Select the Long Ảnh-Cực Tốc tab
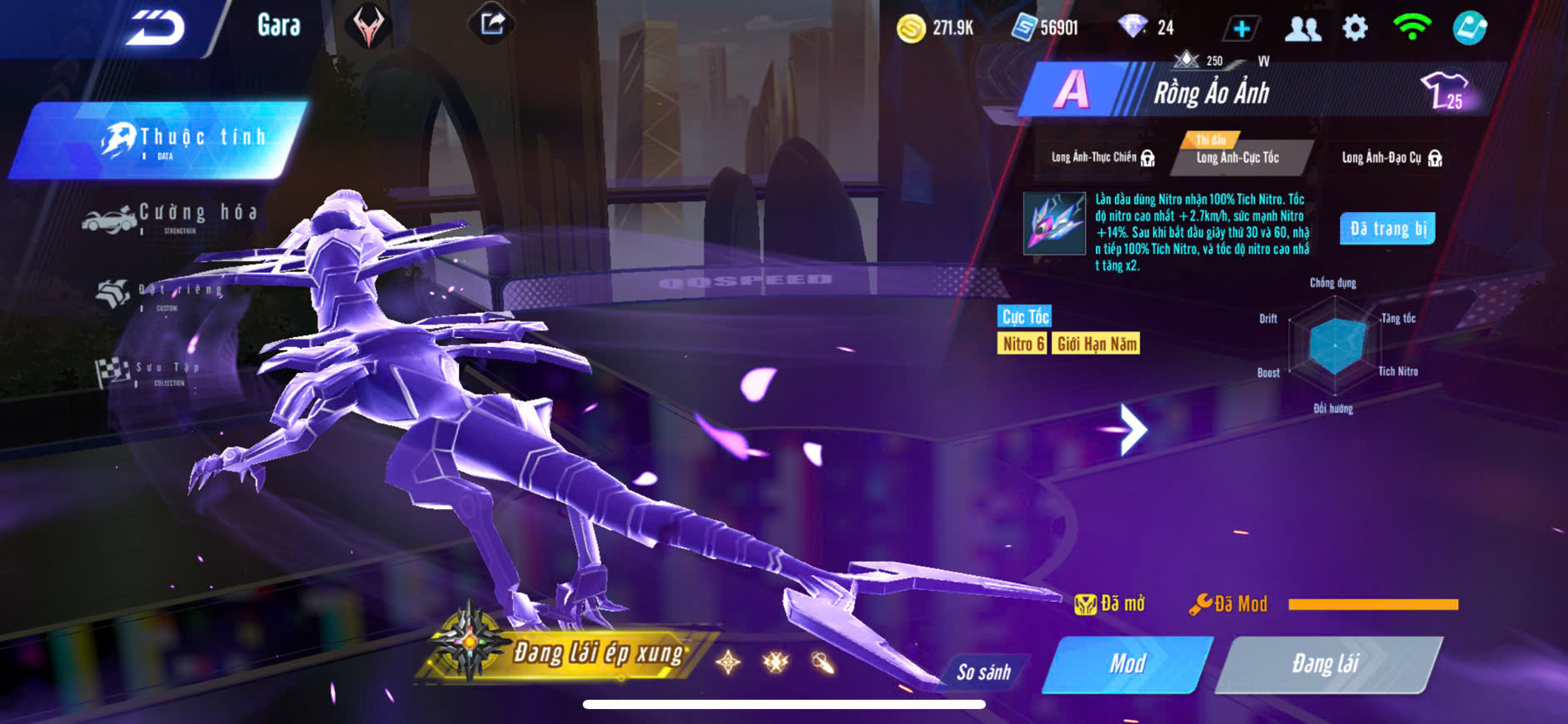The height and width of the screenshot is (724, 1568). coord(1237,157)
